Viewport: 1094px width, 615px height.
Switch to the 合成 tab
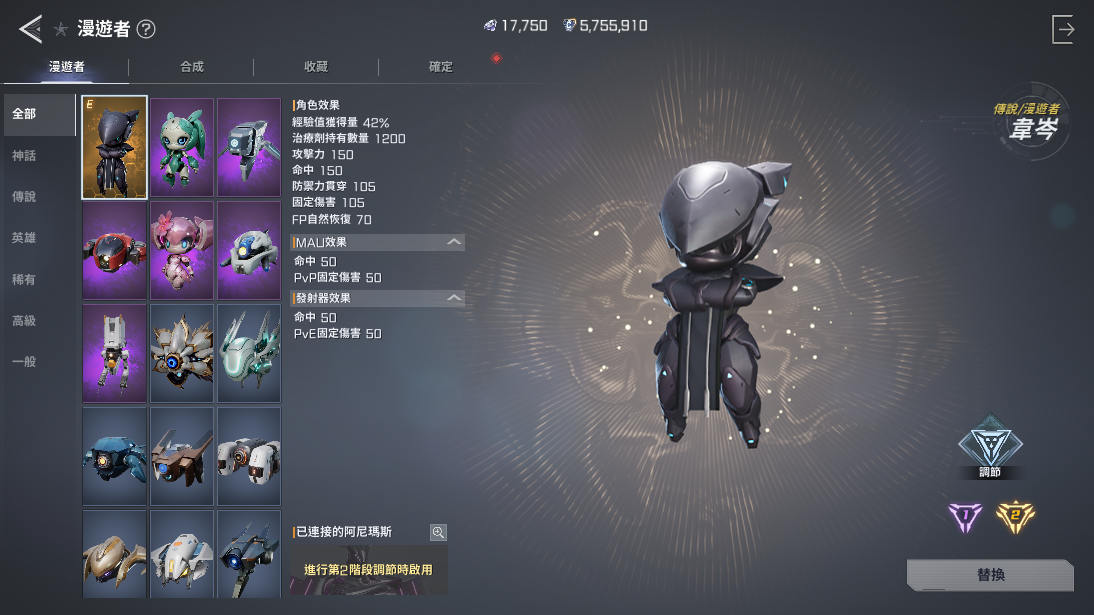[191, 67]
